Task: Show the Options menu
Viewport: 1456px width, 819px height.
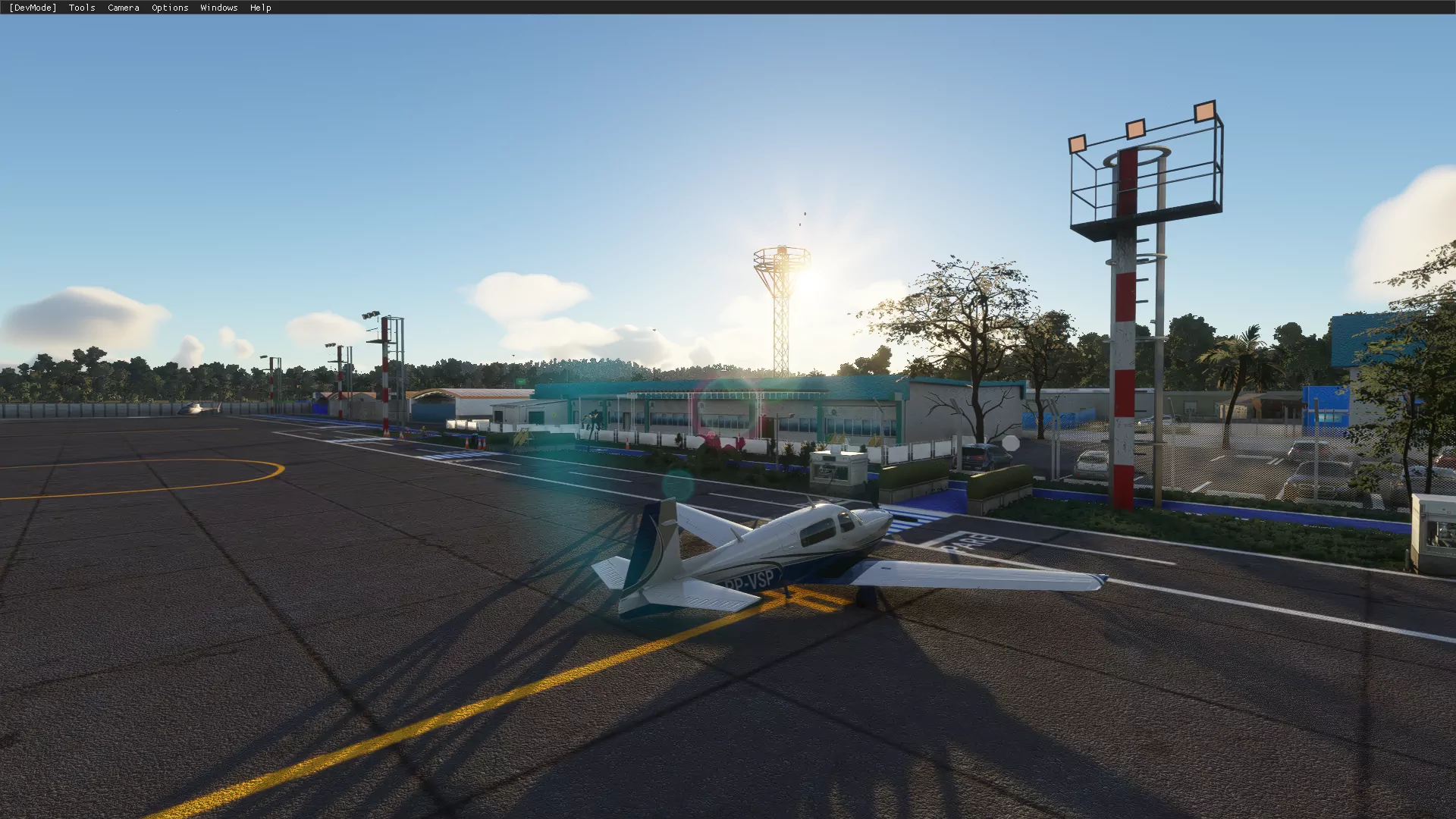Action: pos(170,8)
